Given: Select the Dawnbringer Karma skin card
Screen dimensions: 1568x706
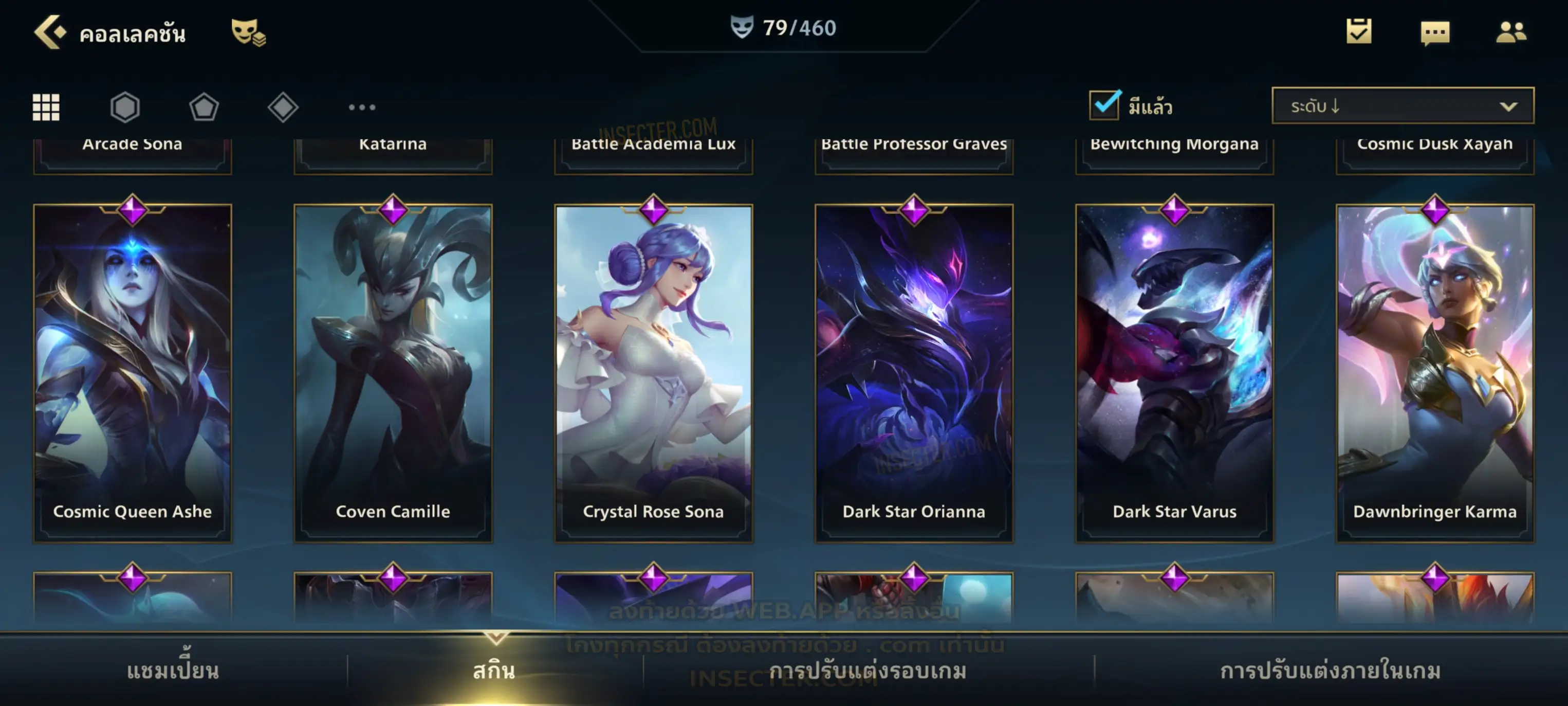Looking at the screenshot, I should (1435, 373).
